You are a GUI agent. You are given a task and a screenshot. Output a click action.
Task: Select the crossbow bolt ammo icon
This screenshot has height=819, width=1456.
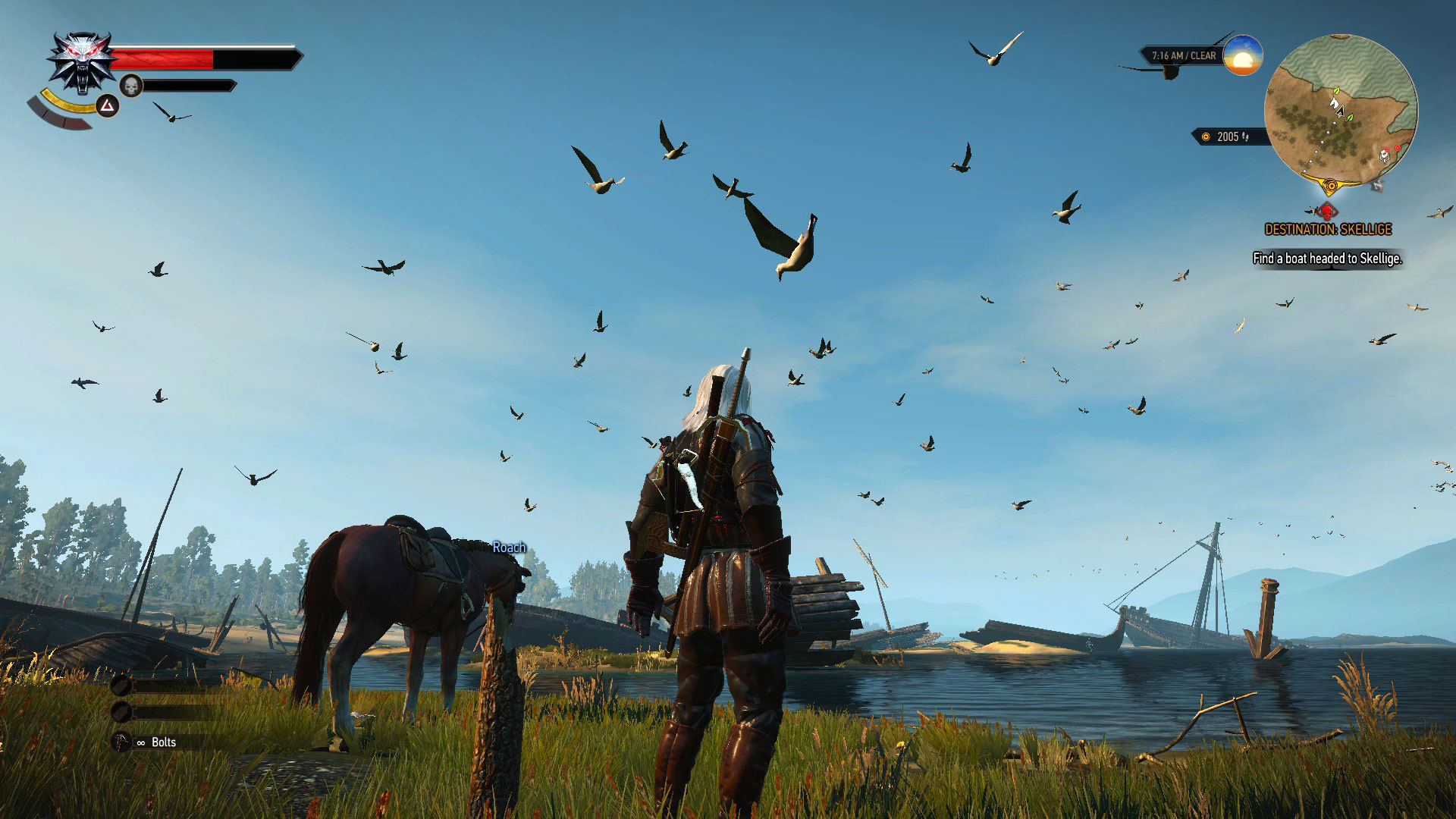pyautogui.click(x=120, y=742)
